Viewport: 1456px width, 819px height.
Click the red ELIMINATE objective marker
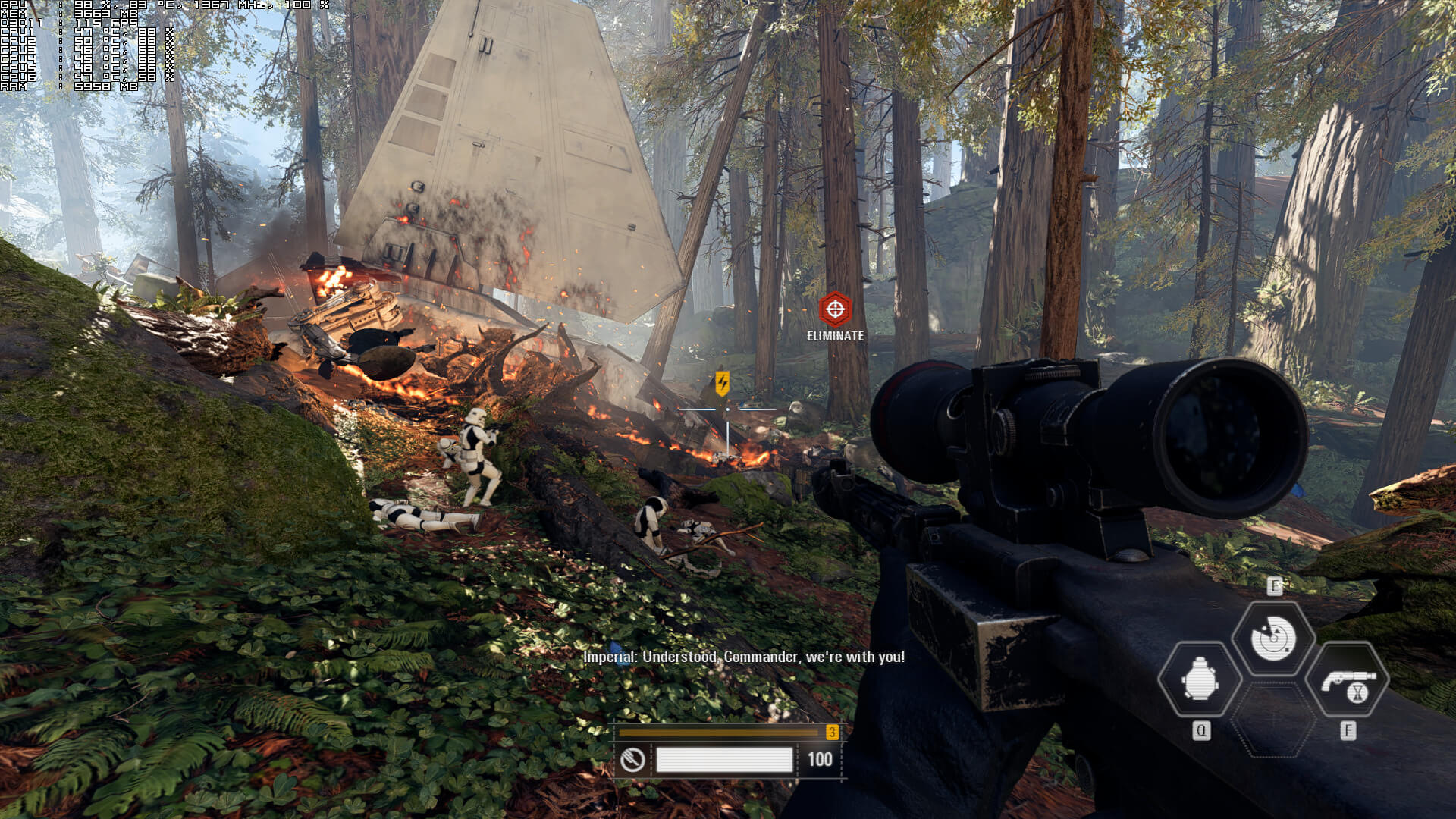tap(835, 309)
